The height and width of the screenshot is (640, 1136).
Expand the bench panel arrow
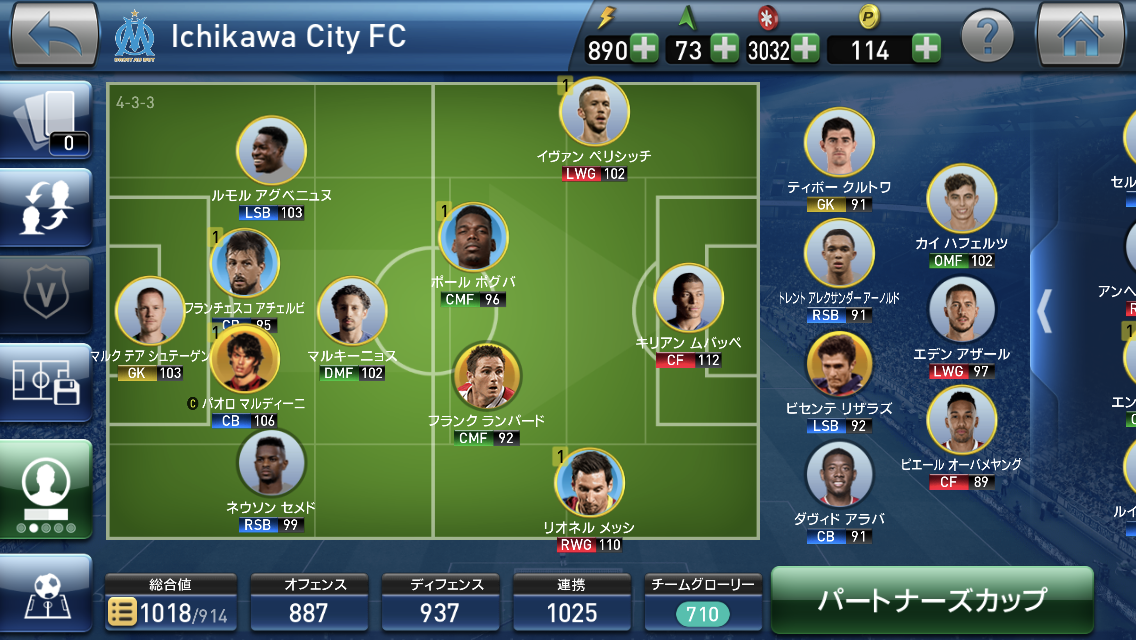coord(1044,310)
